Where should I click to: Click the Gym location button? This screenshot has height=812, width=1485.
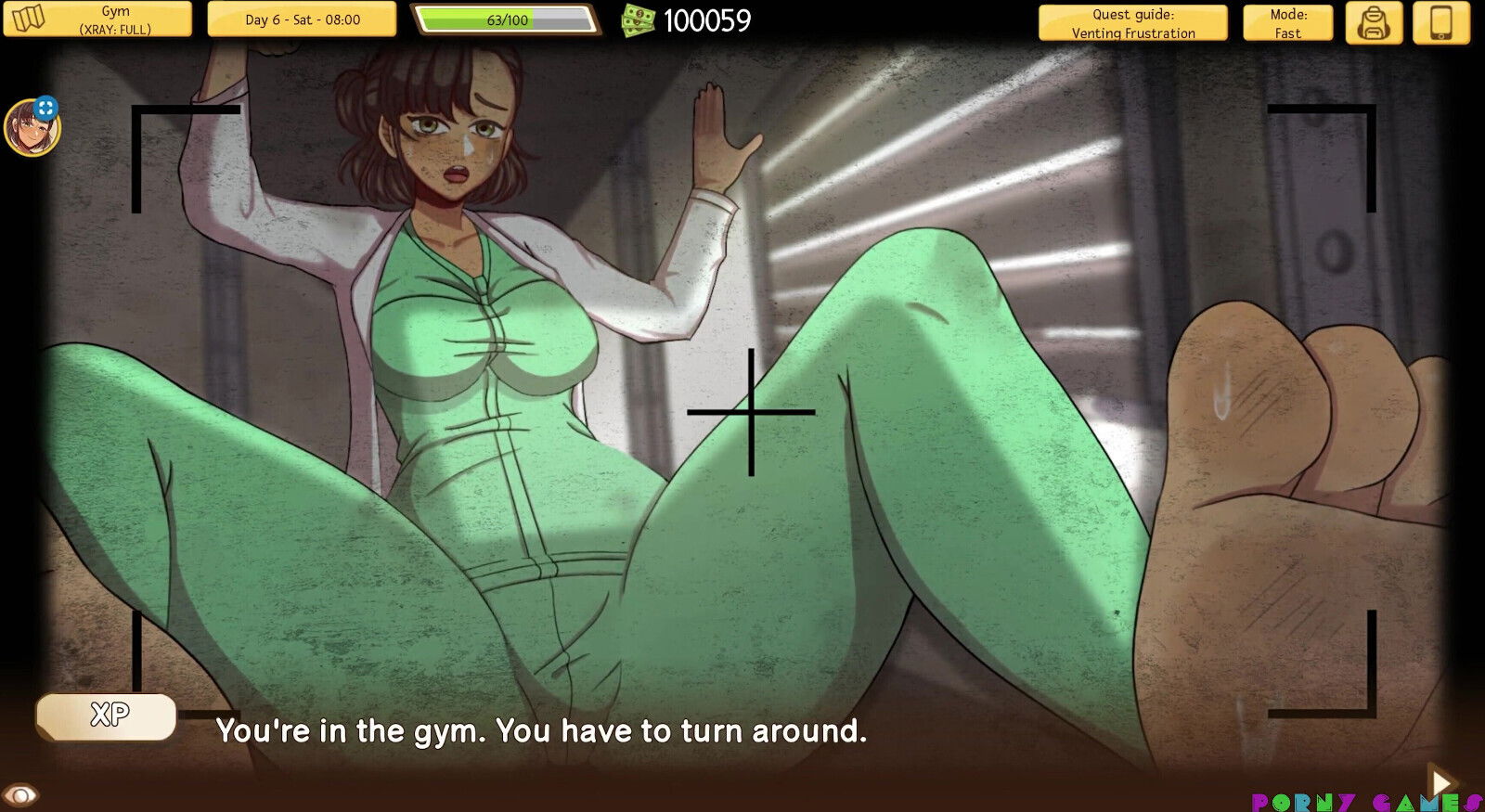[x=116, y=11]
